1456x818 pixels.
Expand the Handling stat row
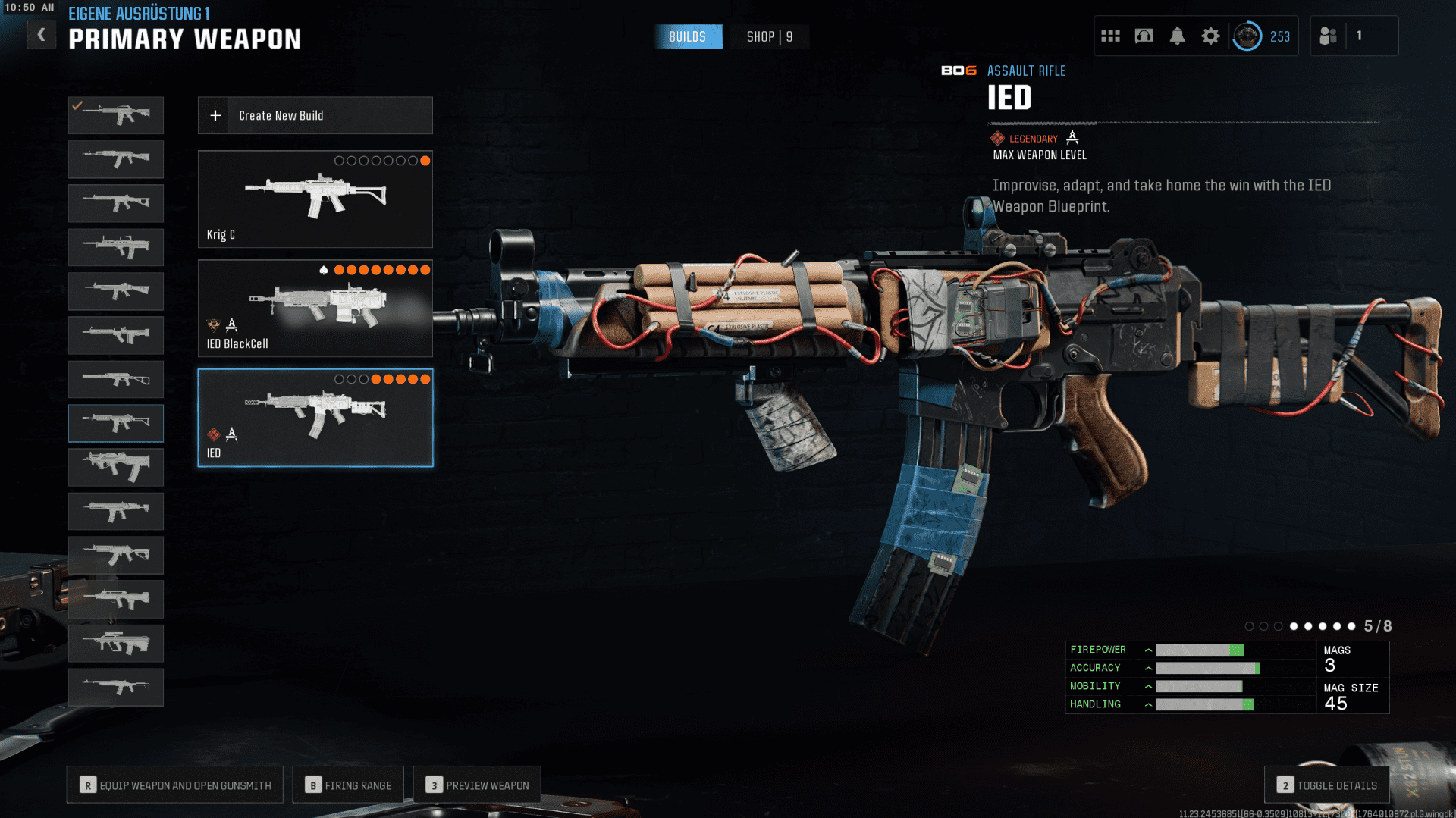[1148, 704]
